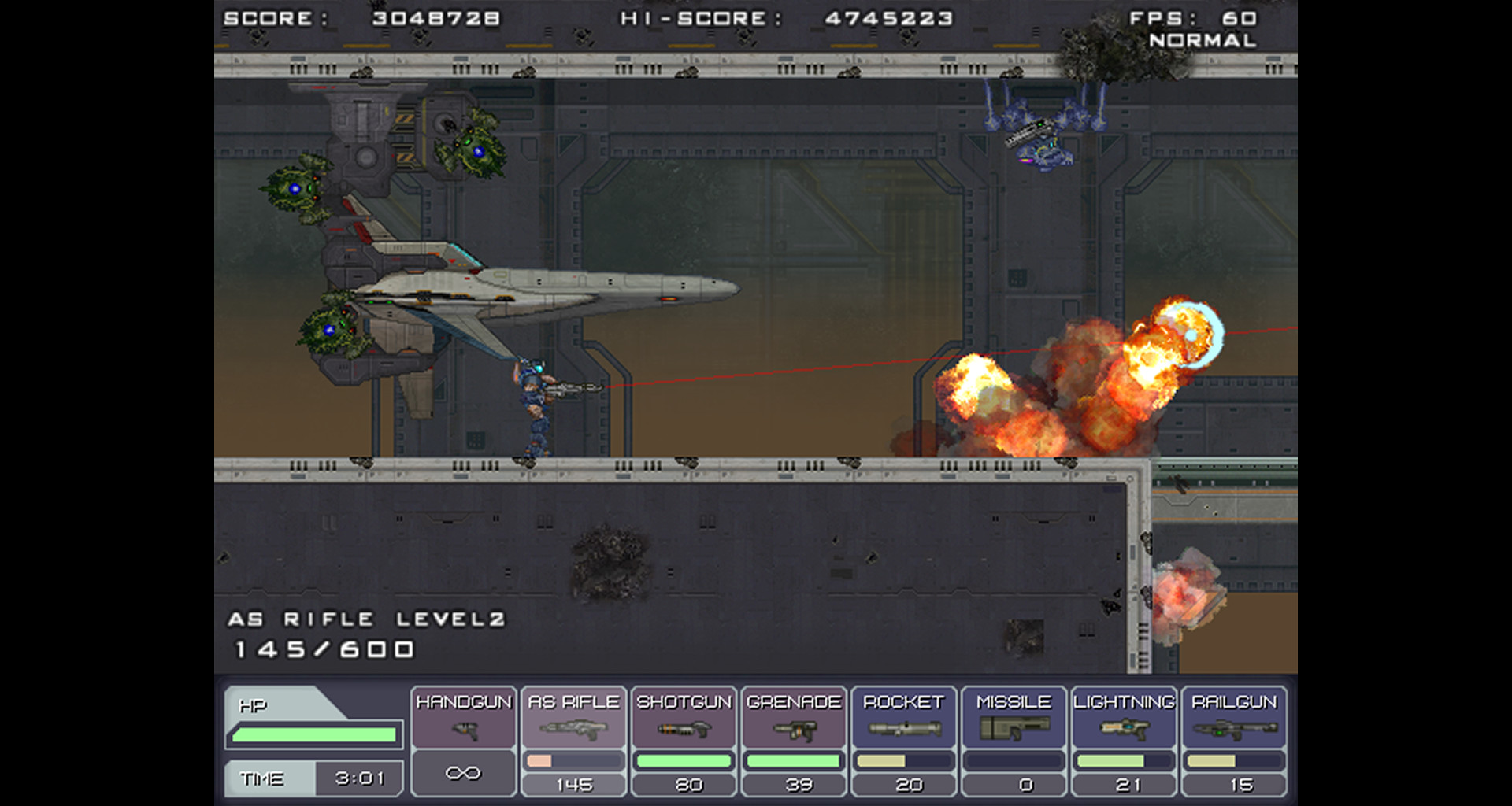Image resolution: width=1512 pixels, height=806 pixels.
Task: Select the Handgun weapon icon
Action: pyautogui.click(x=463, y=729)
